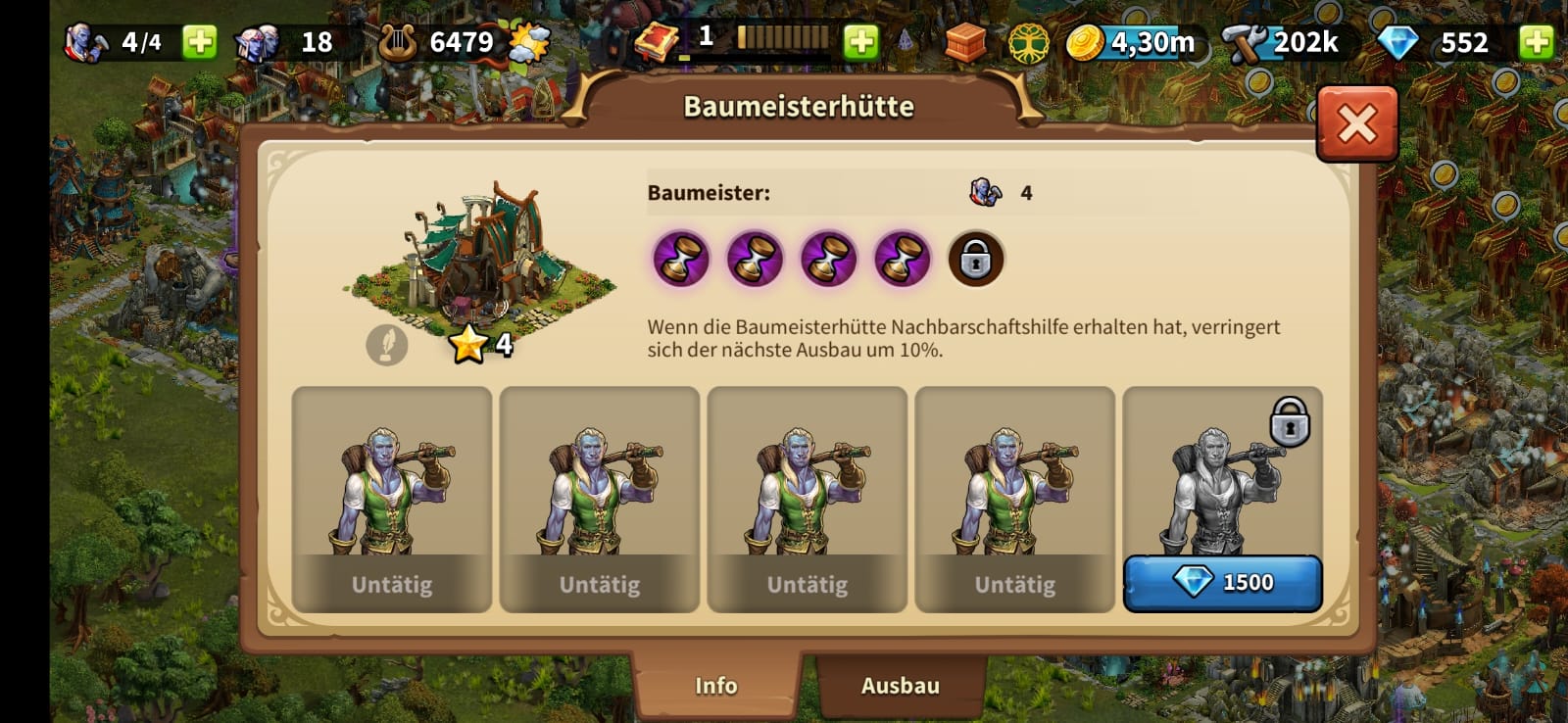
Task: Open the wooden crate goods icon
Action: point(965,42)
